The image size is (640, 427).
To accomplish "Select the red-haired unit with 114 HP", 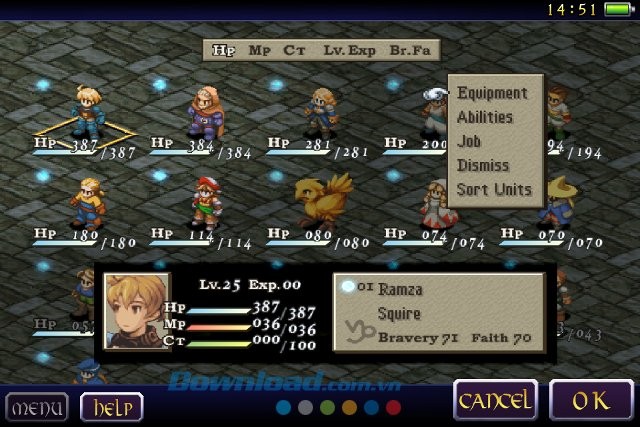I will pos(205,201).
